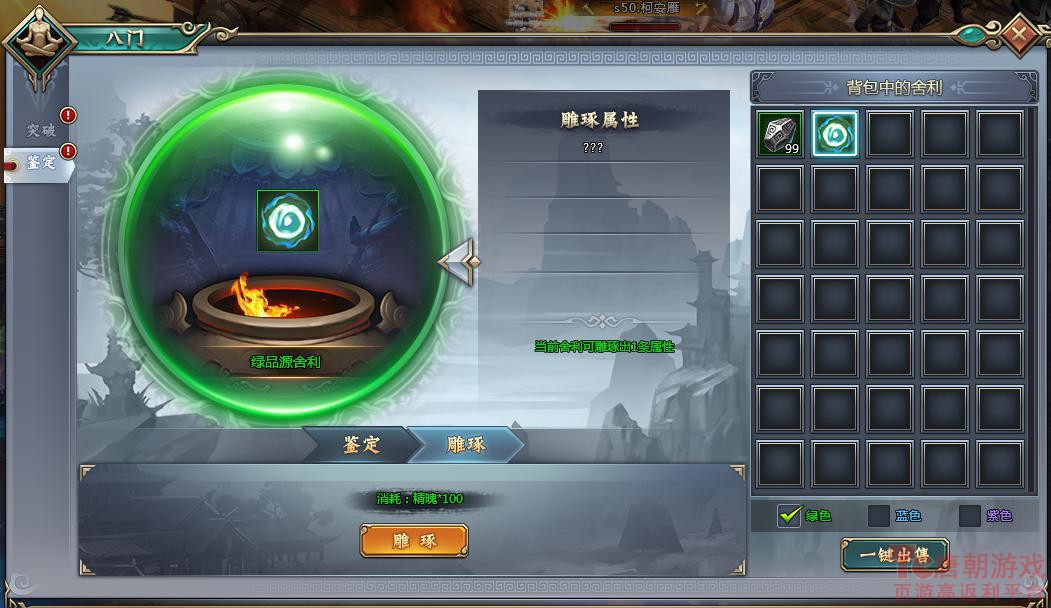Switch to the 突破 side tab
This screenshot has width=1051, height=608.
42,130
